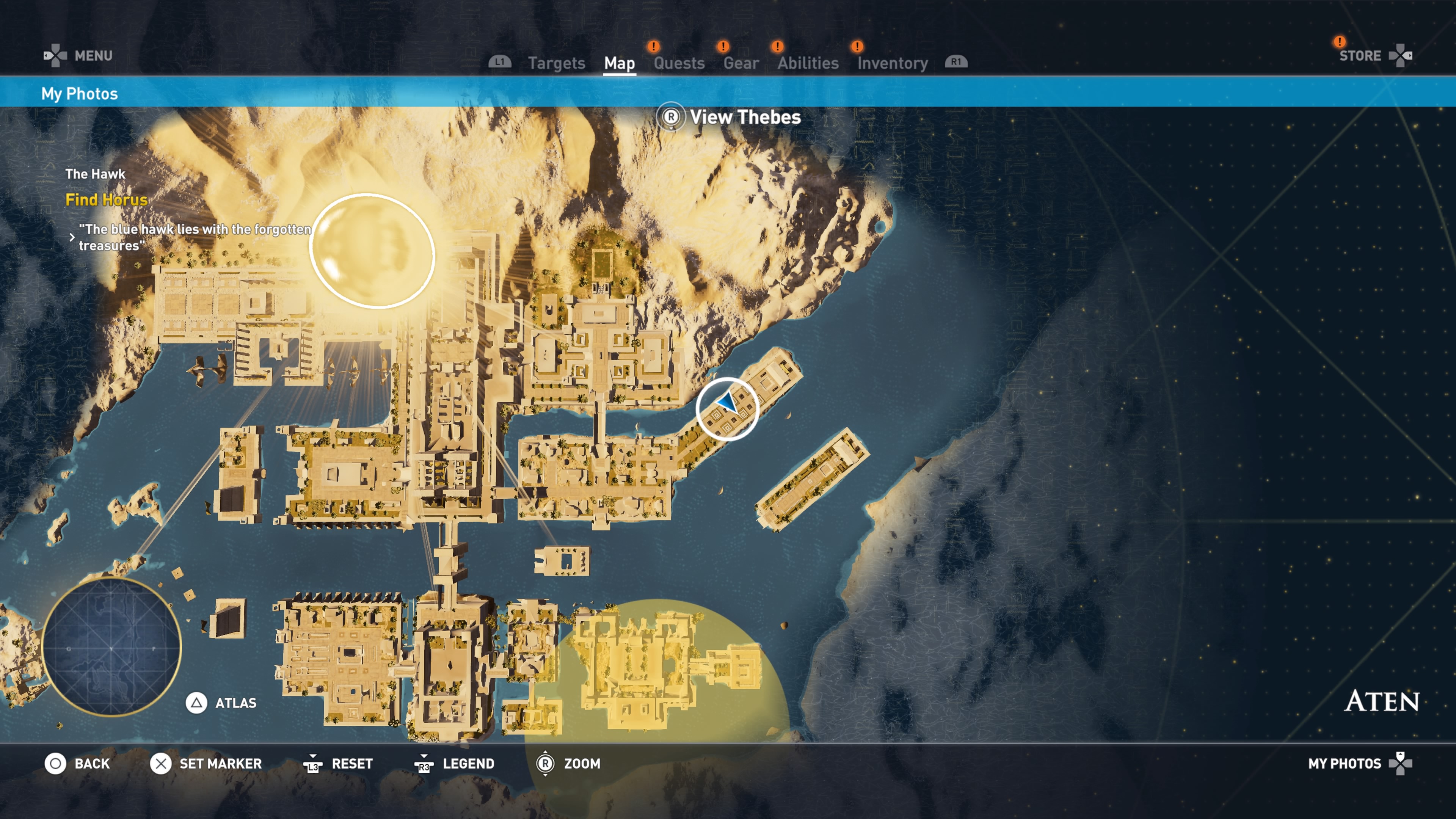The width and height of the screenshot is (1456, 819).
Task: Switch to the Targets tab
Action: coord(556,63)
